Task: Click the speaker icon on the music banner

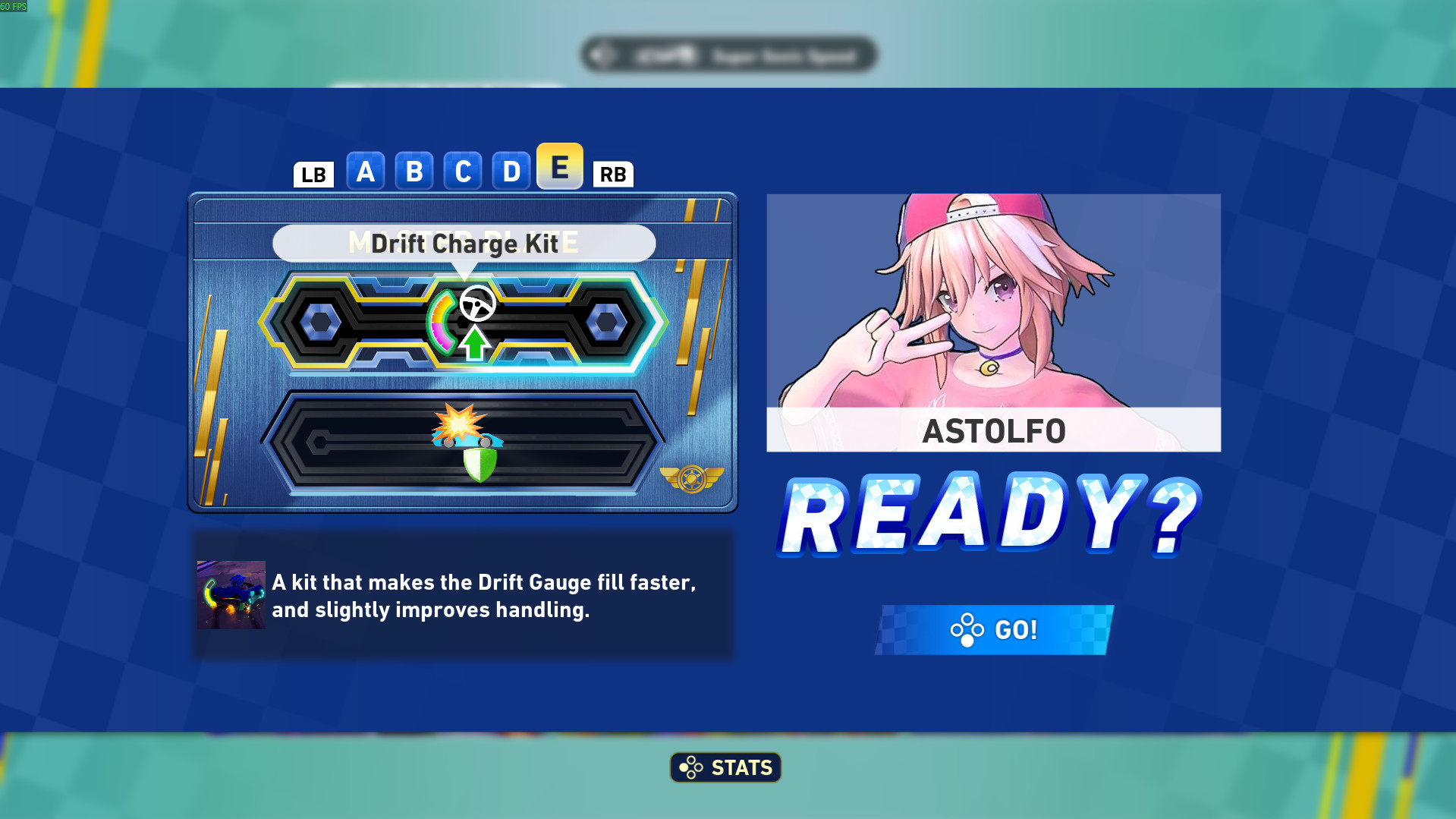Action: click(x=599, y=54)
